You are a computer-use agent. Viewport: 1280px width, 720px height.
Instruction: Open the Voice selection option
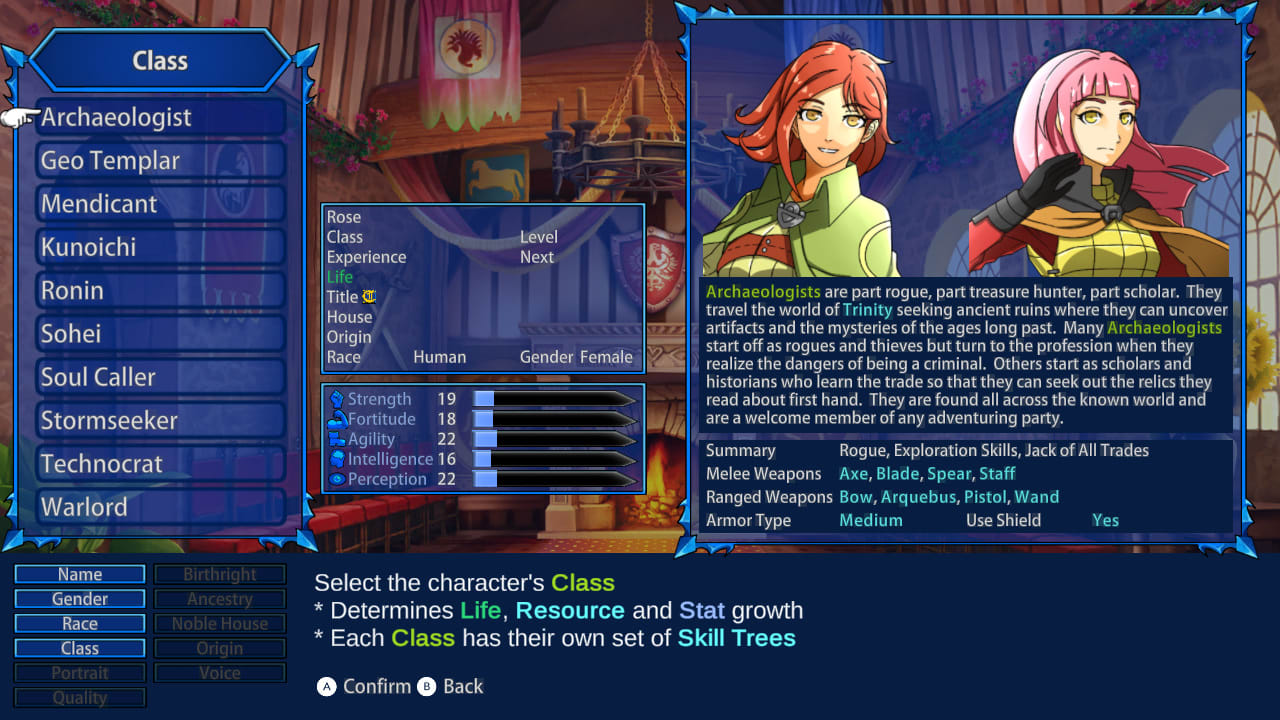pyautogui.click(x=220, y=672)
